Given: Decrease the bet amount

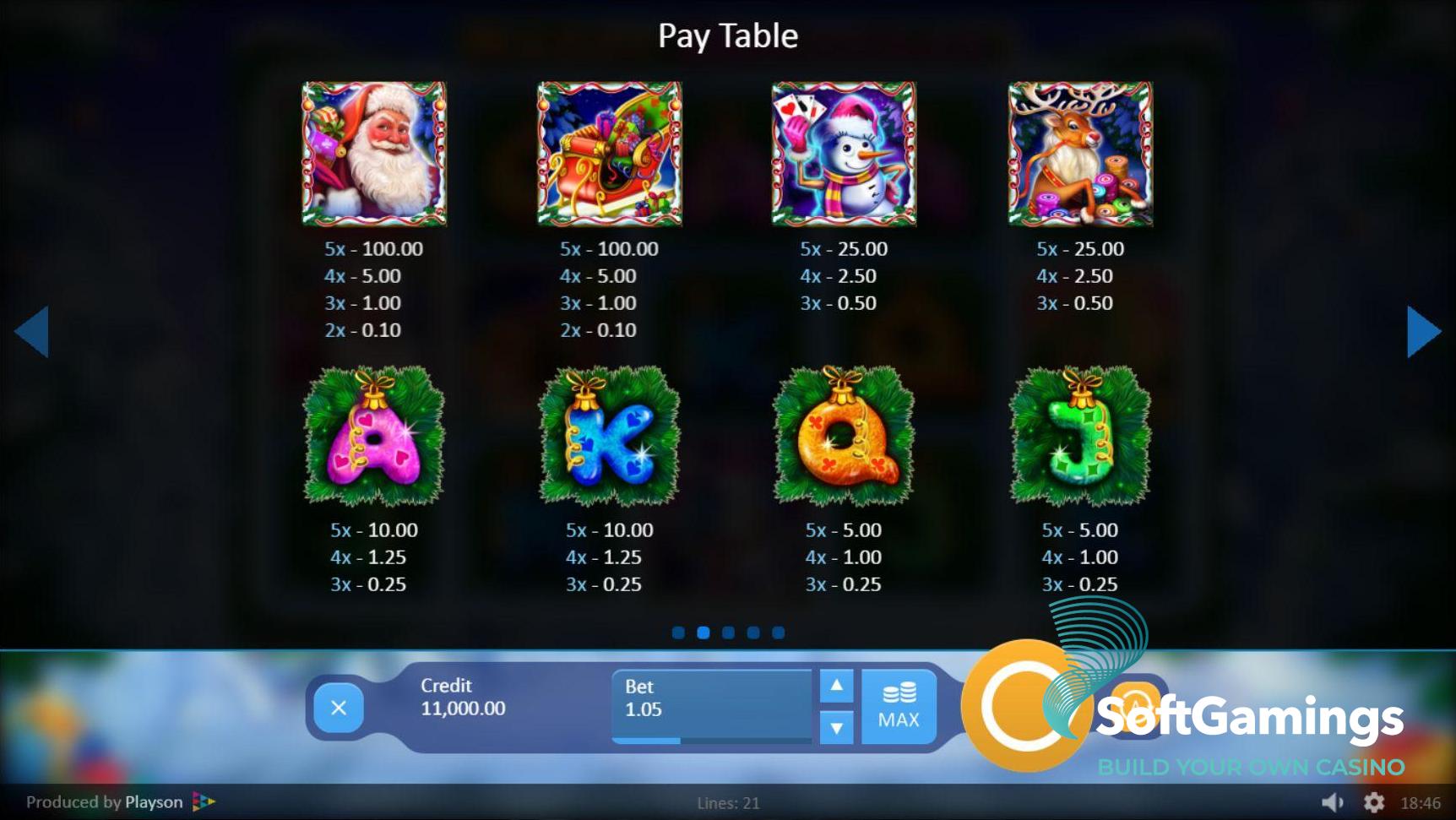Looking at the screenshot, I should point(836,727).
